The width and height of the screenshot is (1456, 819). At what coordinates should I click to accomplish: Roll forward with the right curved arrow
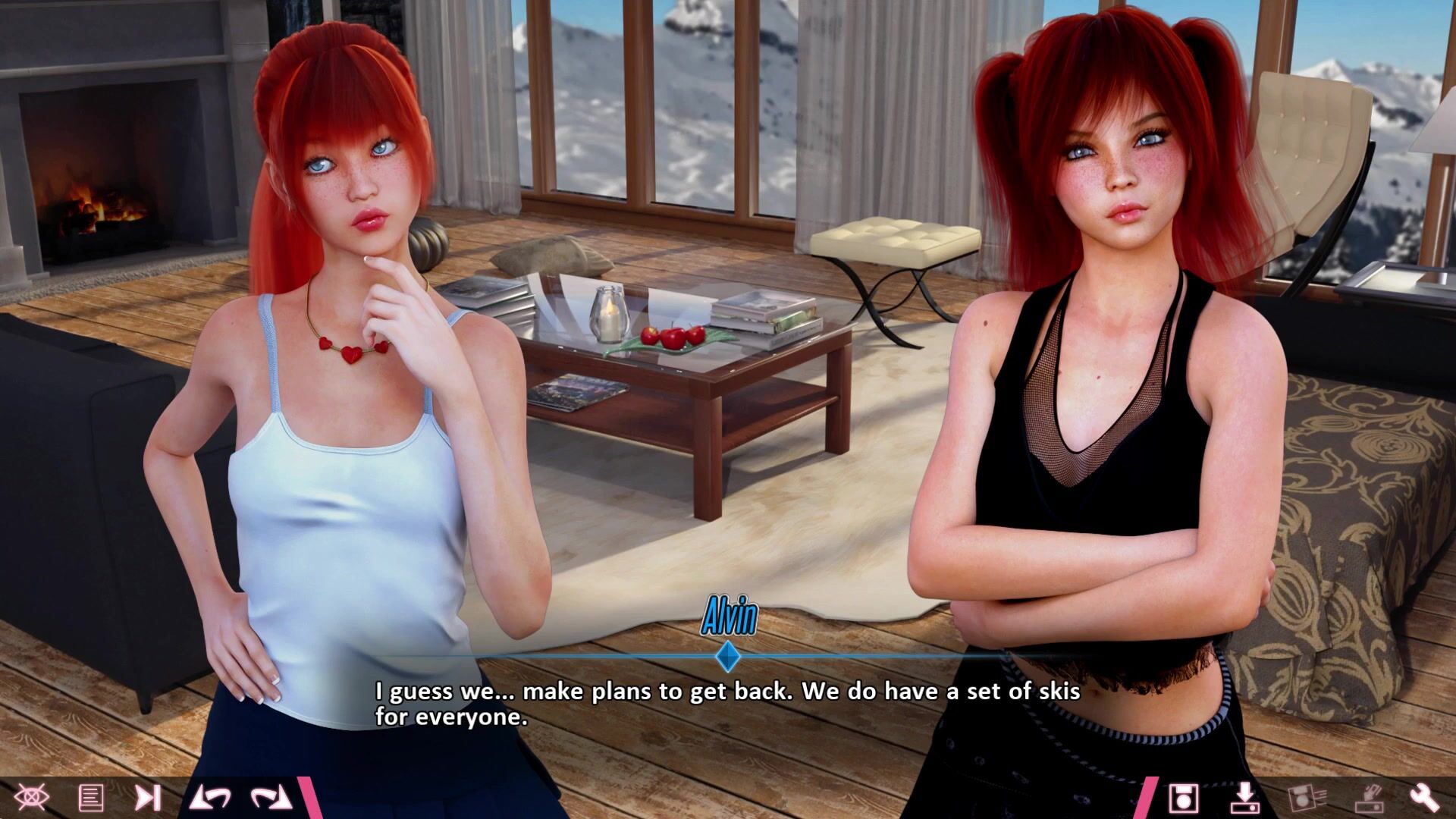(x=271, y=797)
